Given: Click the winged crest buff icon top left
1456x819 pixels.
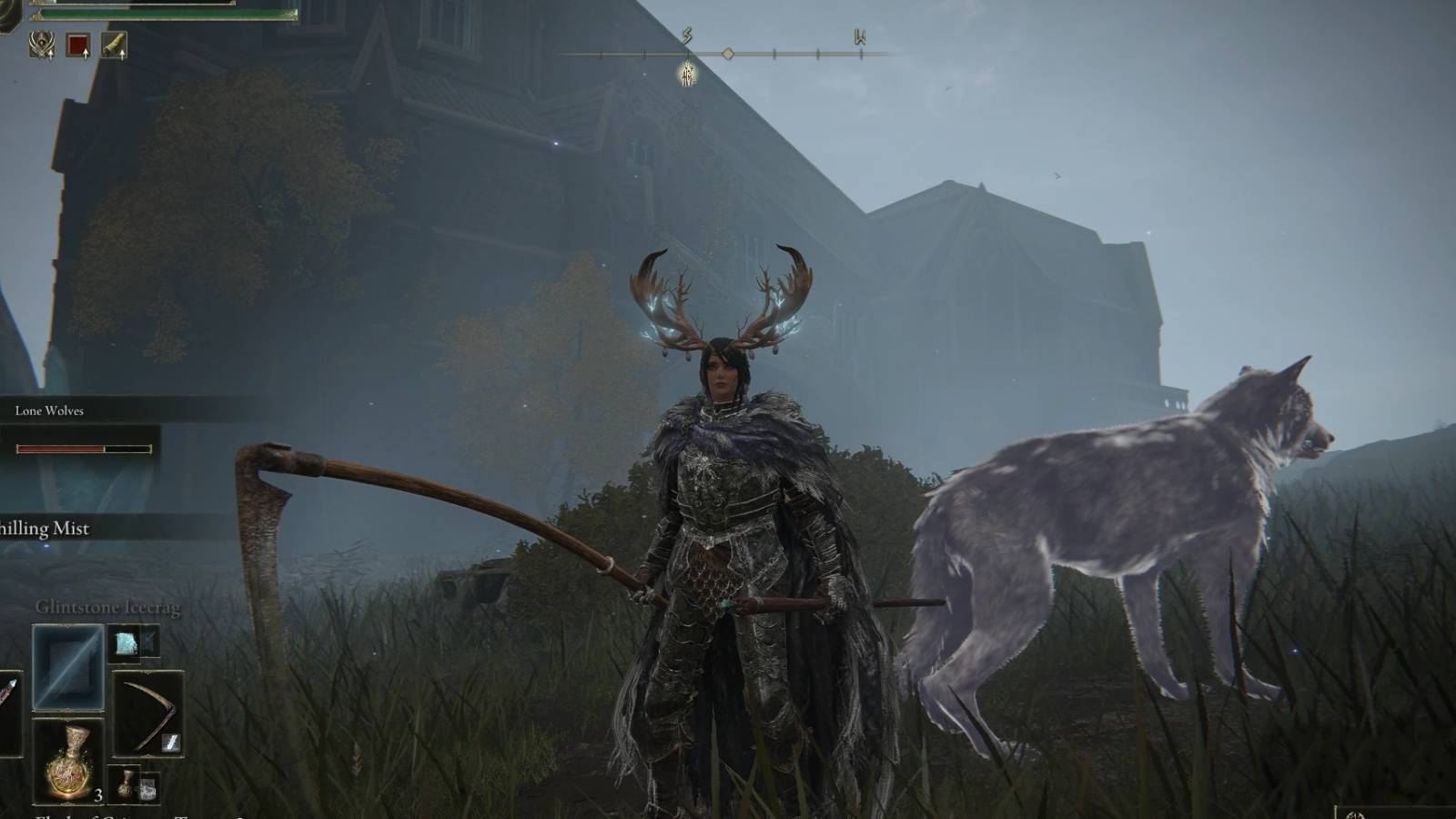Looking at the screenshot, I should [41, 44].
